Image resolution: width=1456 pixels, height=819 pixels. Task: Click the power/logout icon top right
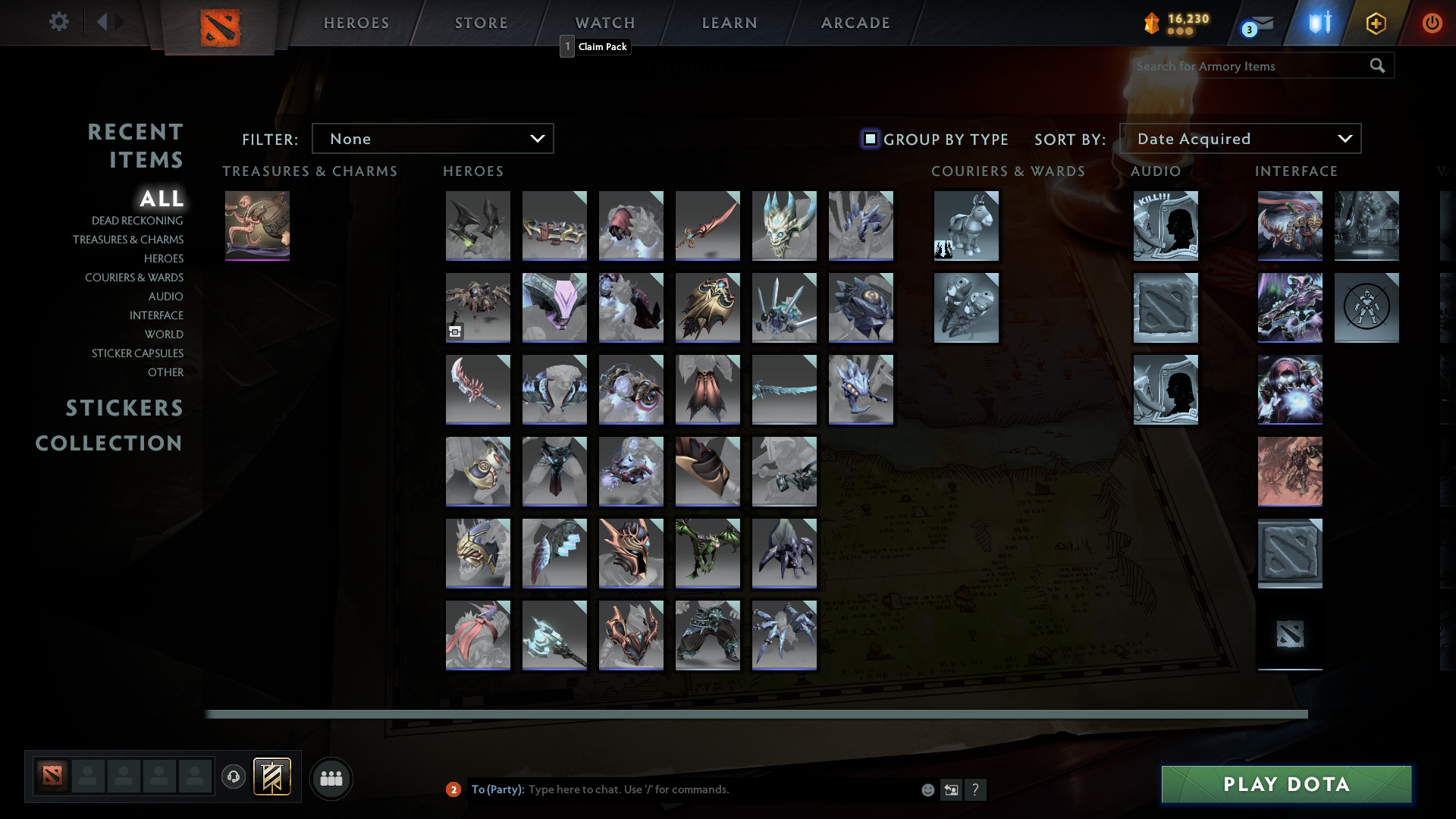point(1432,23)
